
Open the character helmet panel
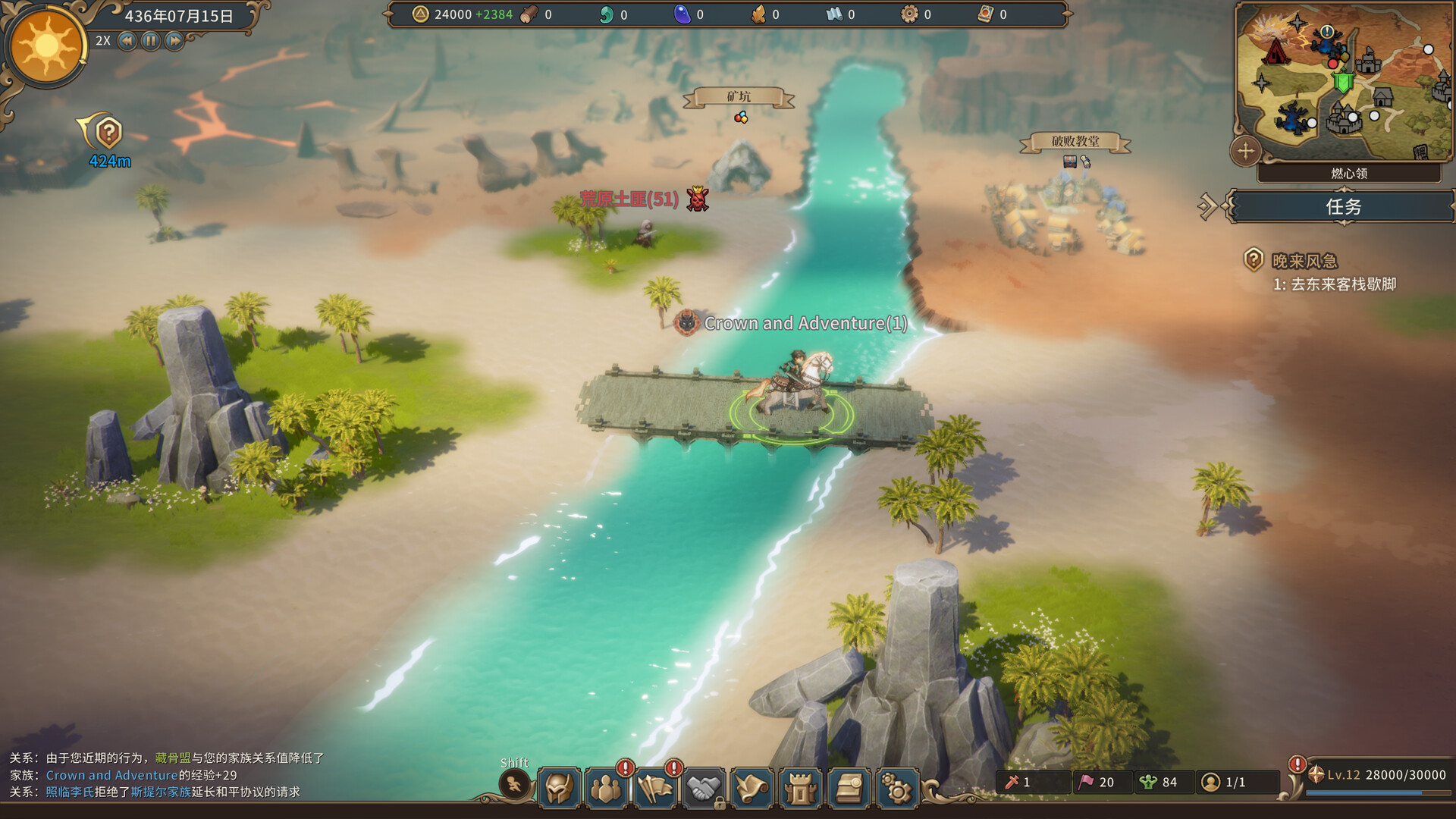[x=560, y=786]
